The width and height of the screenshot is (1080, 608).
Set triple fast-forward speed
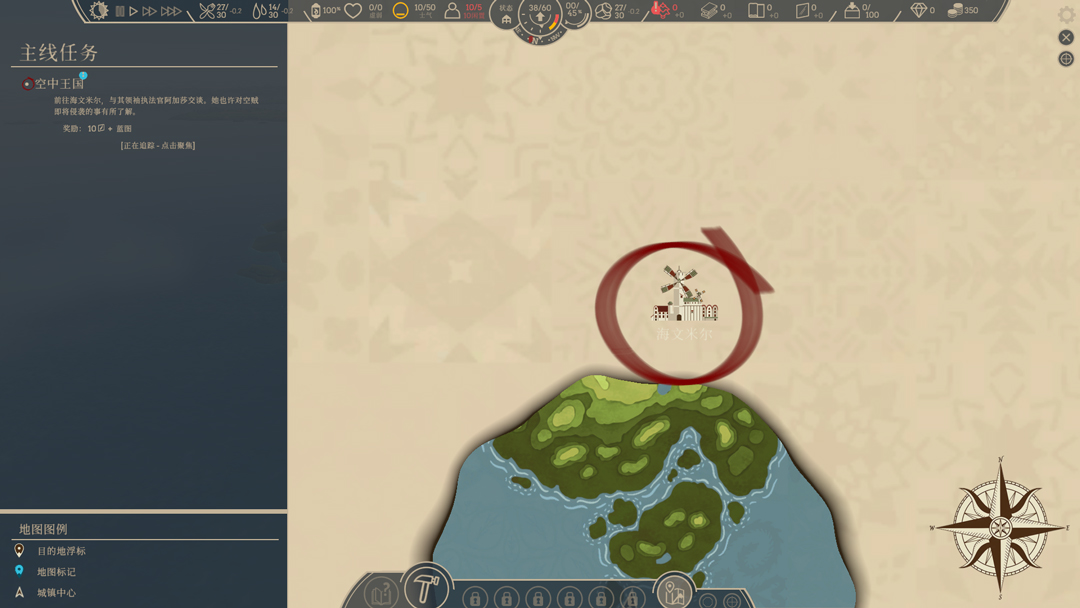(x=171, y=11)
